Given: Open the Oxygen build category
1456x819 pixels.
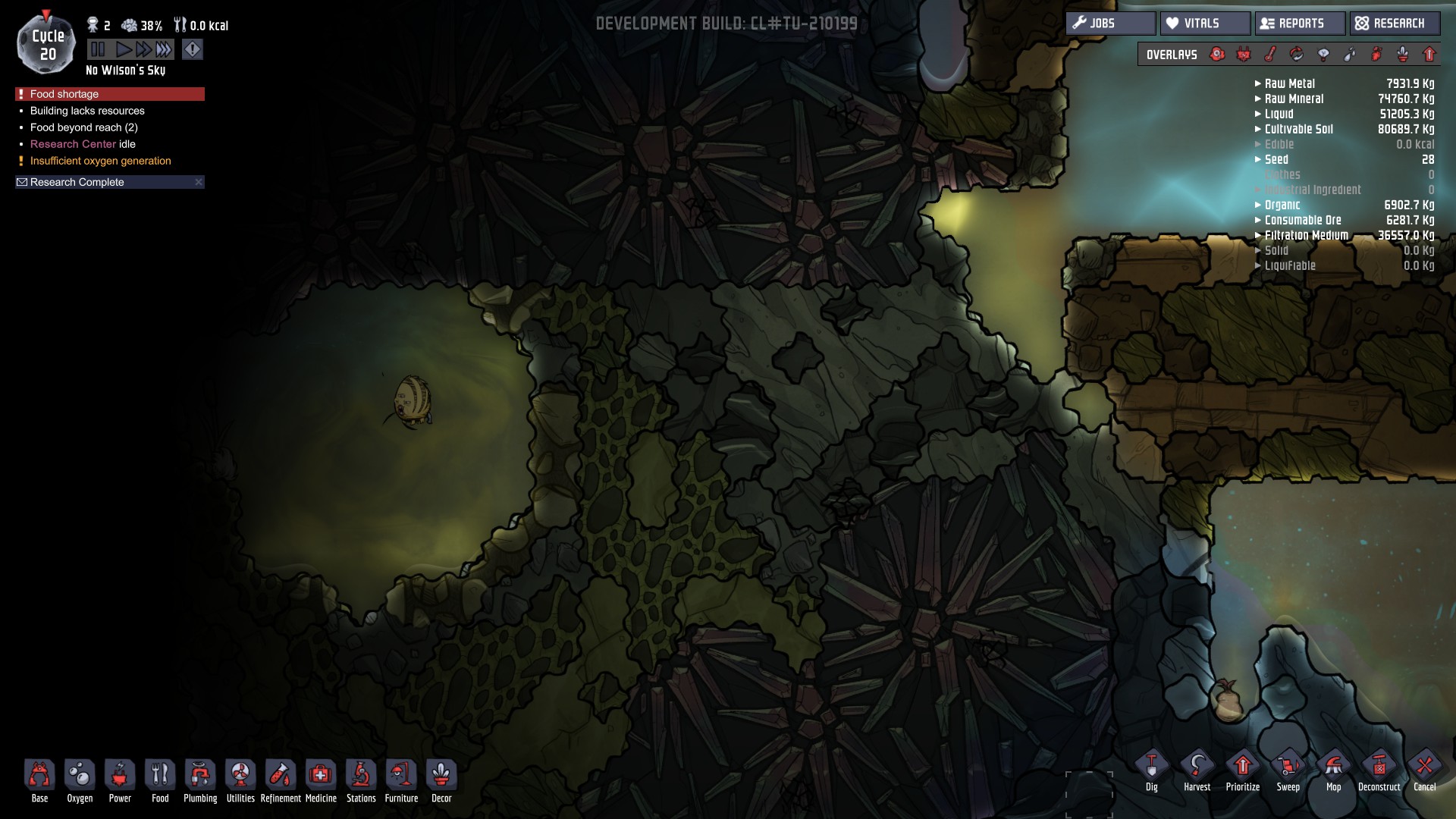Looking at the screenshot, I should pos(80,781).
